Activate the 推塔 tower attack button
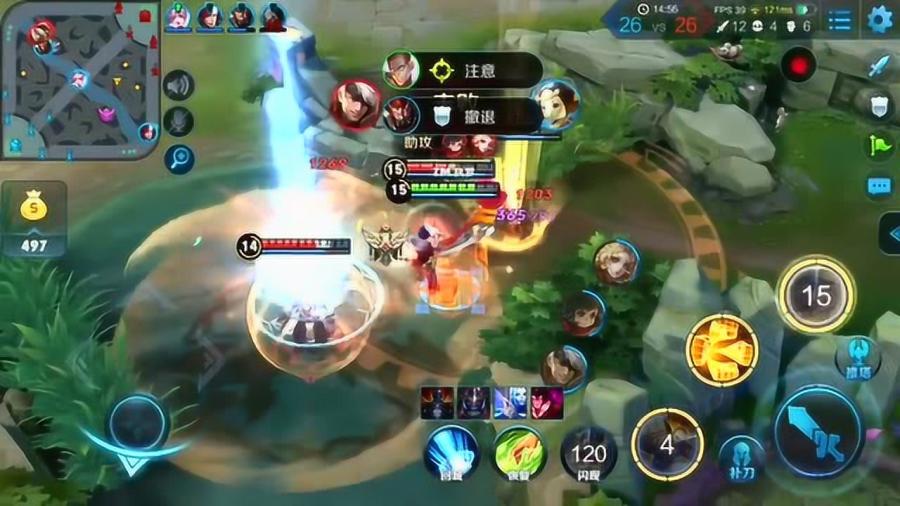900x506 pixels. pyautogui.click(x=857, y=354)
